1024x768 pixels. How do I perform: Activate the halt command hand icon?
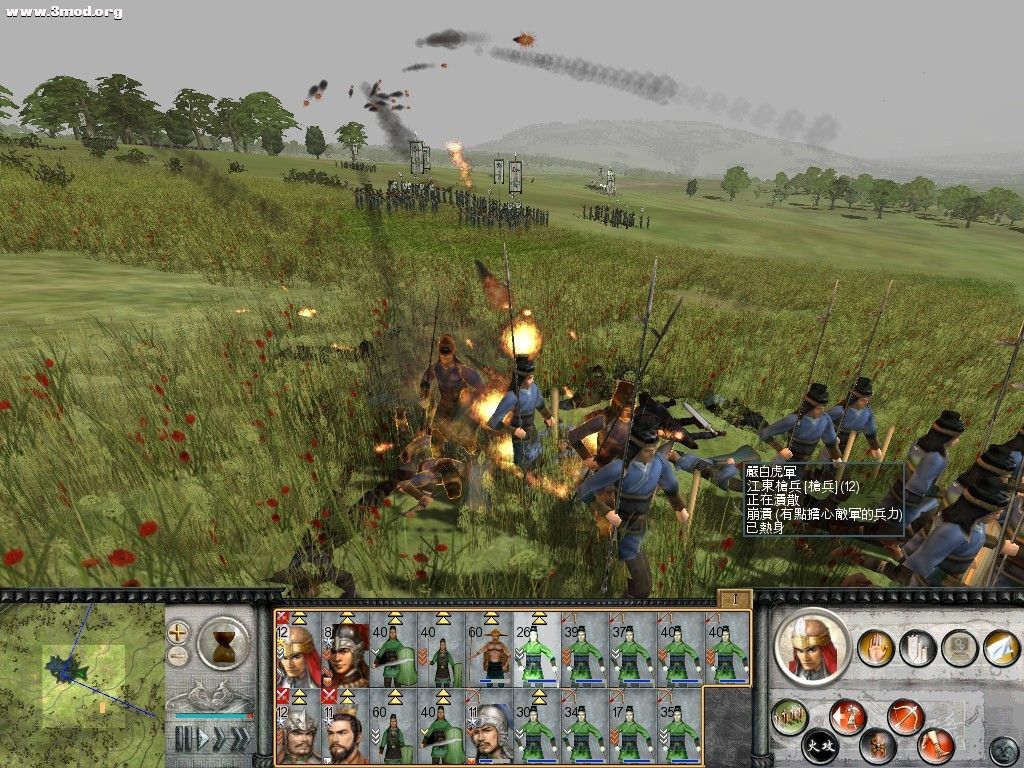875,649
